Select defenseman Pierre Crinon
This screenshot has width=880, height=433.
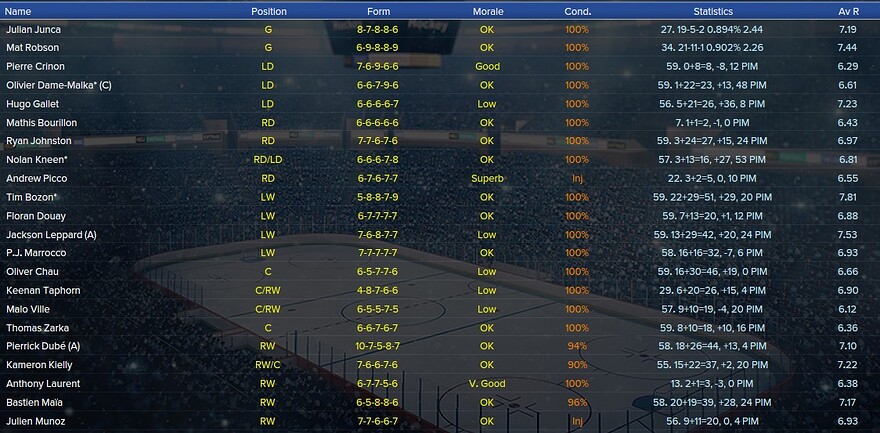click(x=33, y=66)
